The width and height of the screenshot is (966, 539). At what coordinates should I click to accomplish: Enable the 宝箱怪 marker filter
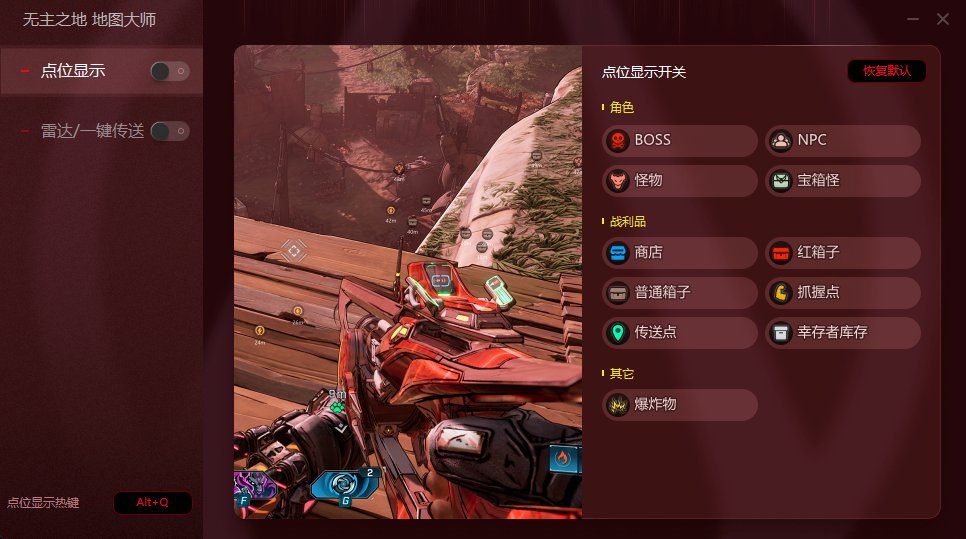842,180
